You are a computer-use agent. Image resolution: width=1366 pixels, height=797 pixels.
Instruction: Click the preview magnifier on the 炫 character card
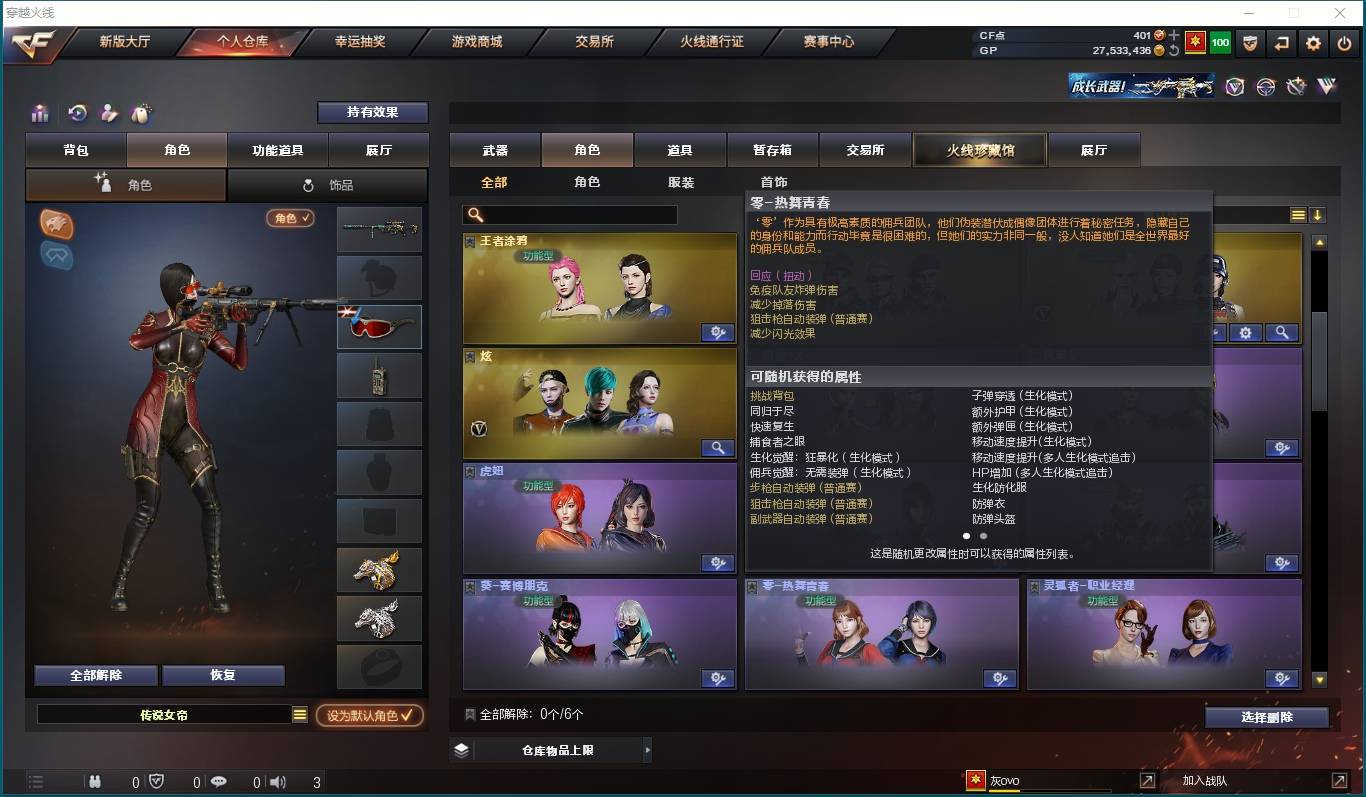pyautogui.click(x=718, y=448)
